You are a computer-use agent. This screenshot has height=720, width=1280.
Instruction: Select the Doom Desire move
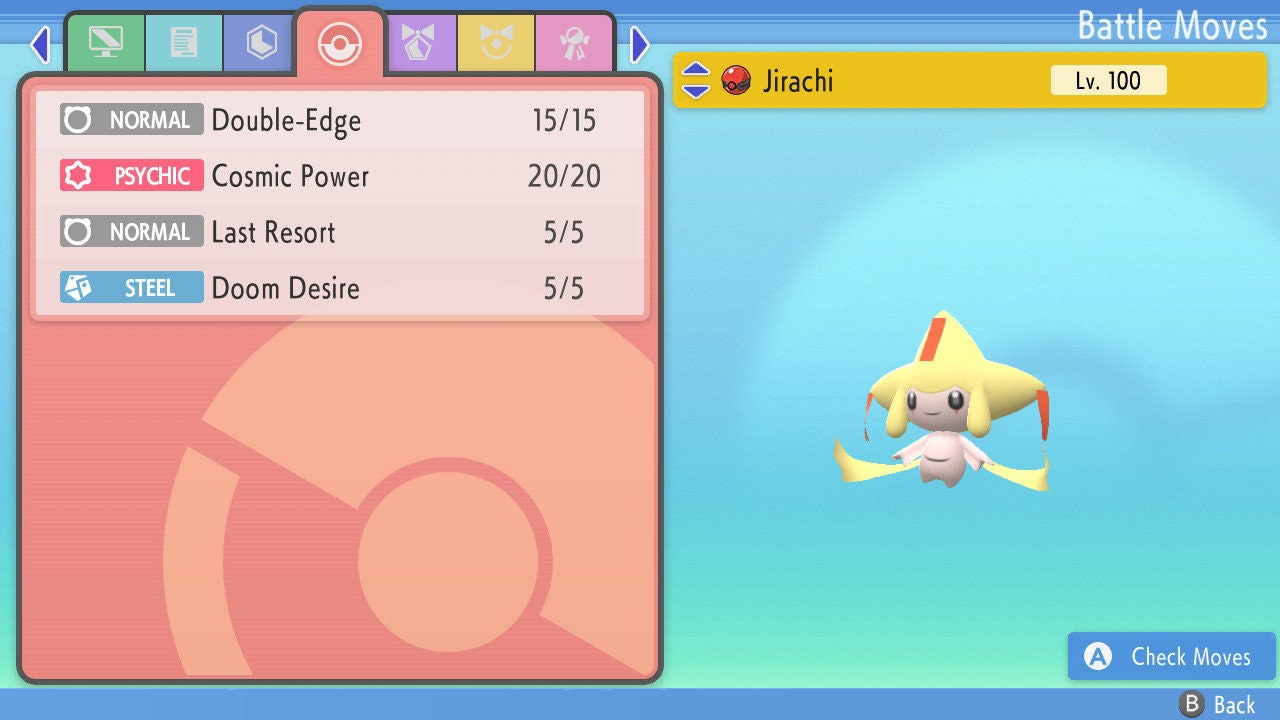click(340, 289)
